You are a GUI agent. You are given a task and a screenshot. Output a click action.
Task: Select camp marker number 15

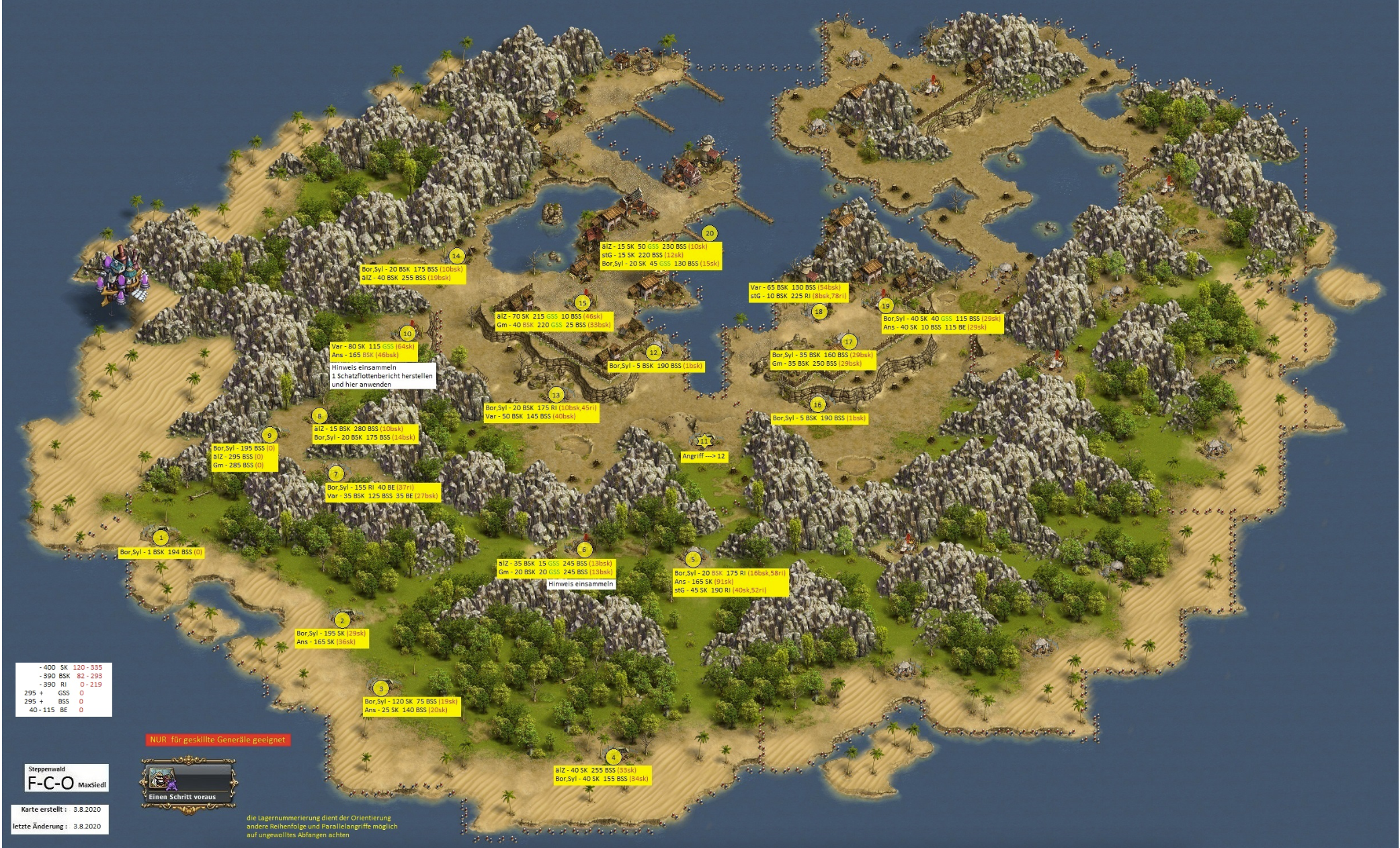(x=582, y=303)
